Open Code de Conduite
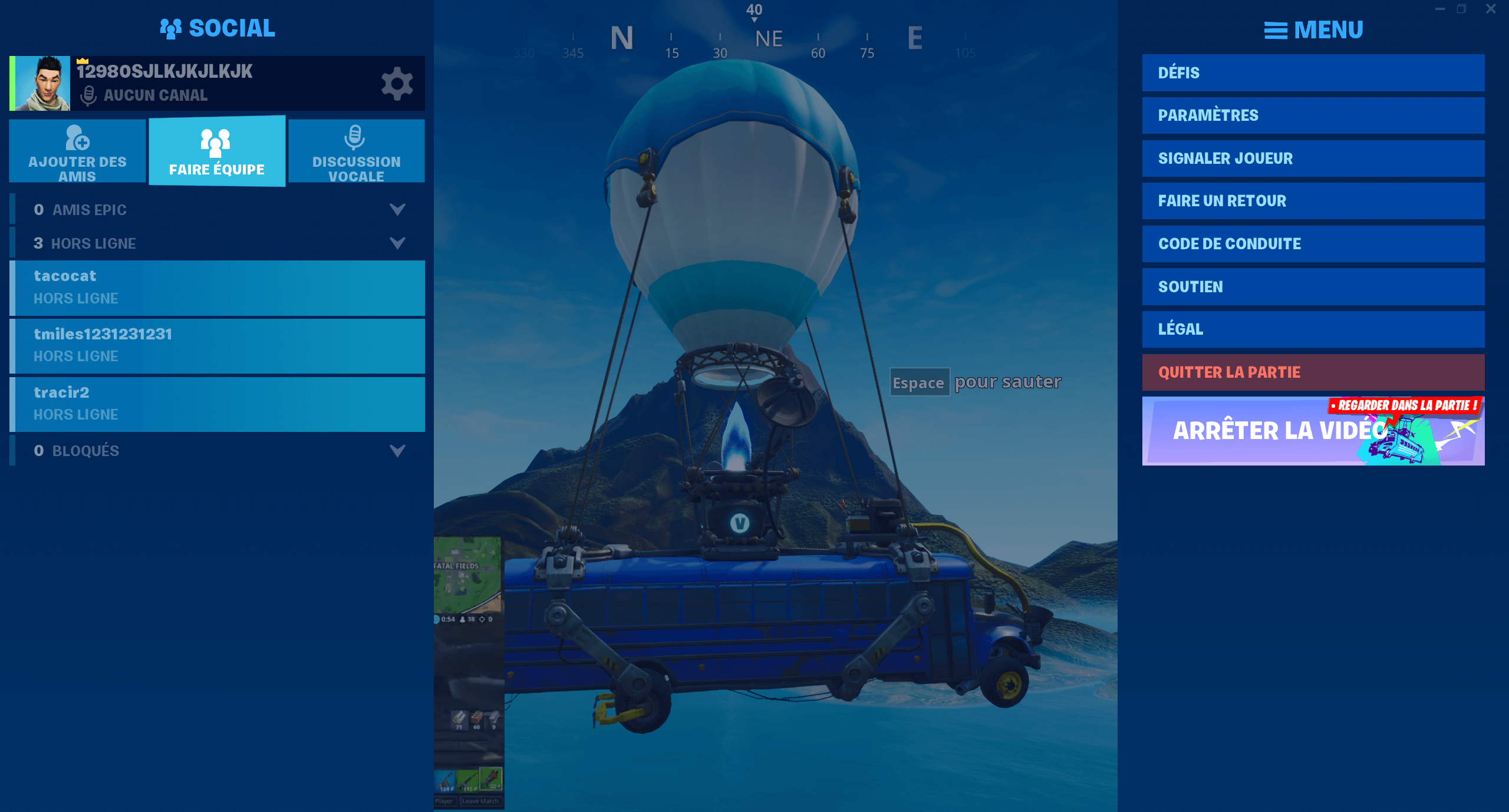The width and height of the screenshot is (1509, 812). coord(1313,244)
